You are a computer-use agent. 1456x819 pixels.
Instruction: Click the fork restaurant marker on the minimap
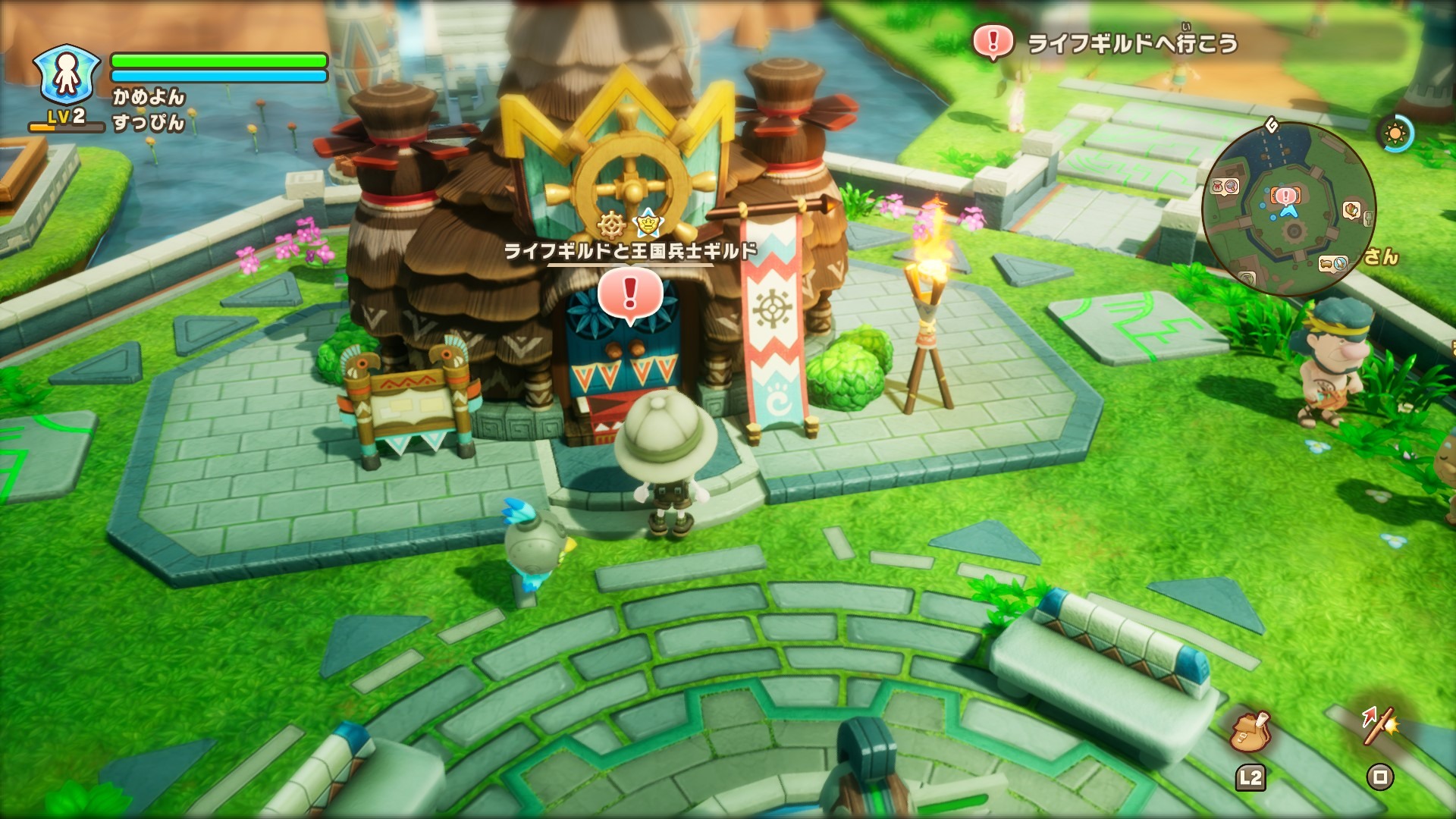pyautogui.click(x=1370, y=218)
